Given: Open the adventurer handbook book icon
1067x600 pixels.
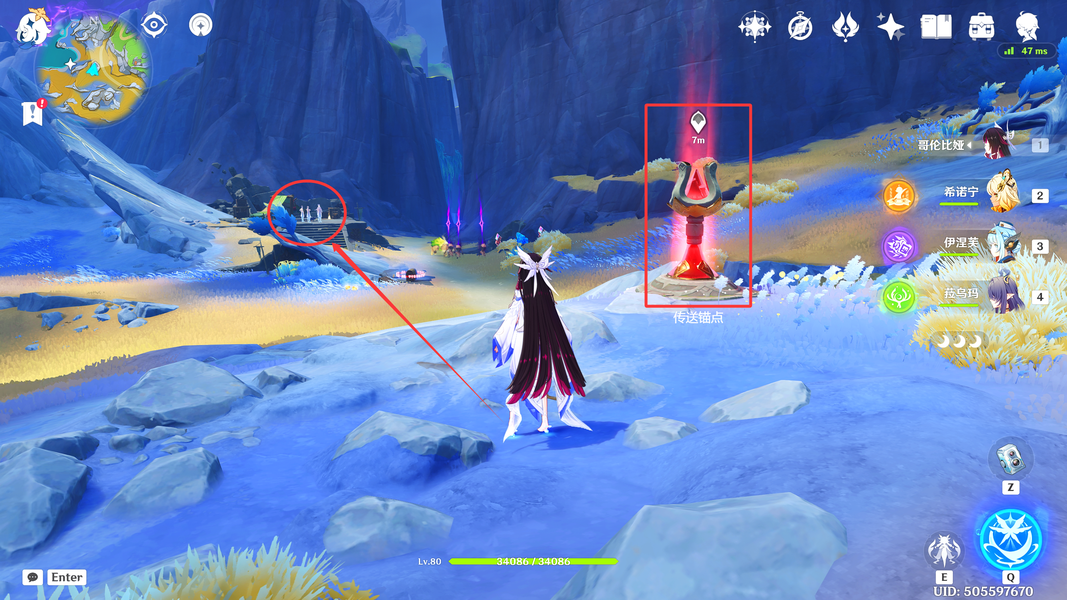Looking at the screenshot, I should [936, 27].
